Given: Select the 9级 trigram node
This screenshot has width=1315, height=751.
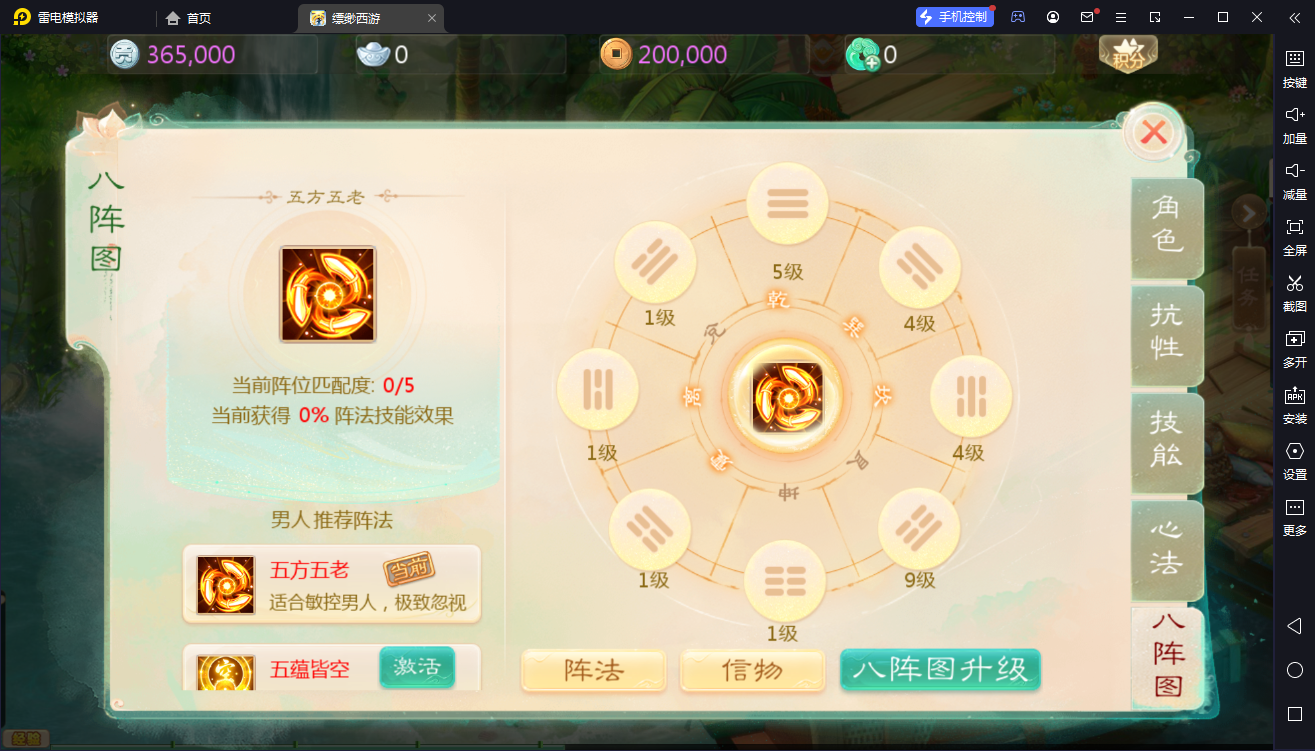Looking at the screenshot, I should [x=919, y=528].
